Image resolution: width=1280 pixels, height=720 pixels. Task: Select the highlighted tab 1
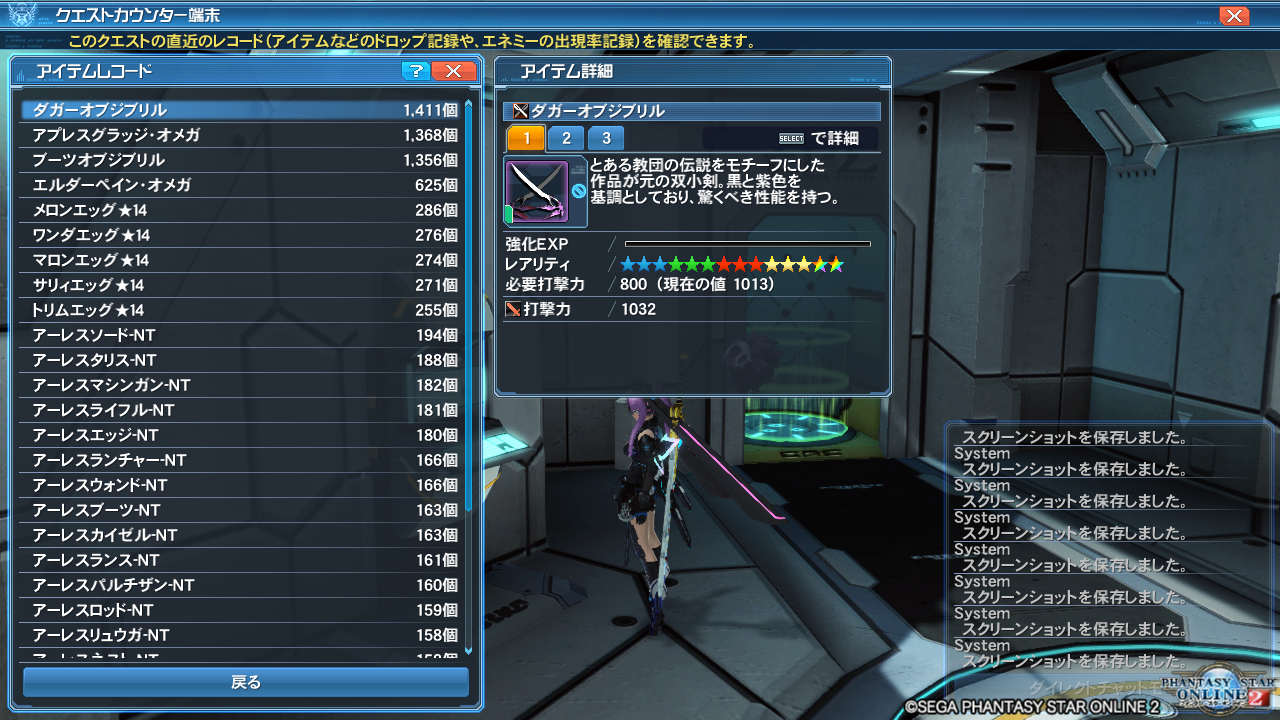pos(526,138)
